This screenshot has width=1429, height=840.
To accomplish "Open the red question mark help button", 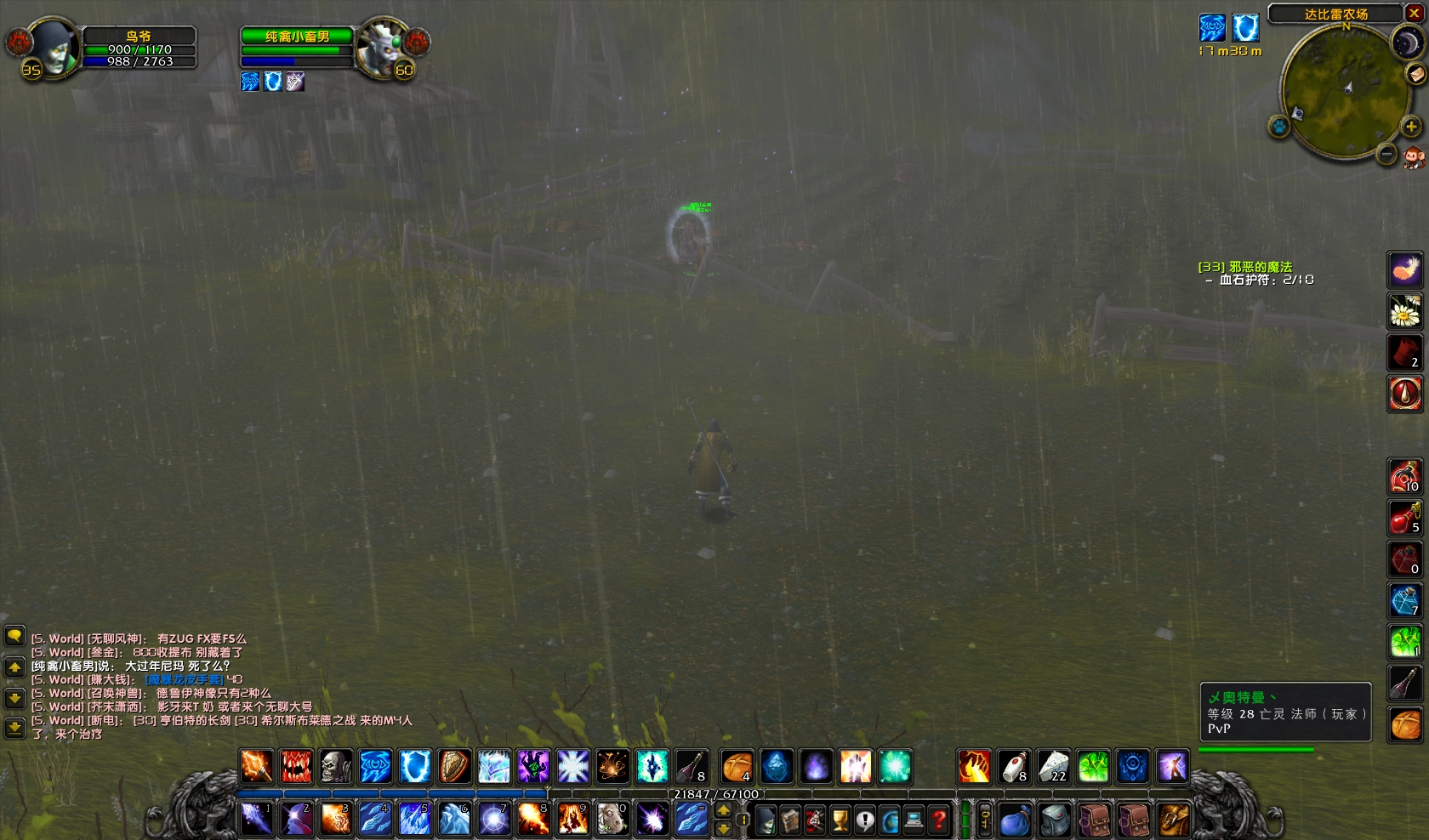I will (939, 820).
